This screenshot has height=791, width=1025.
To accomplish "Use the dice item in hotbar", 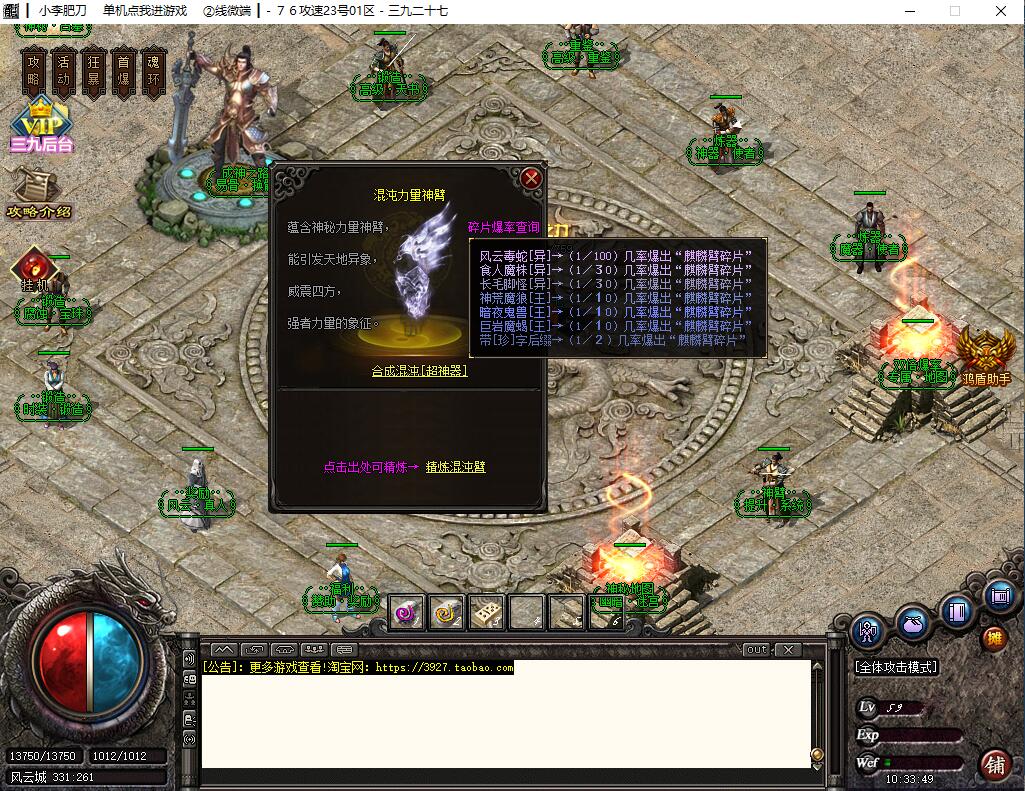I will (x=486, y=611).
